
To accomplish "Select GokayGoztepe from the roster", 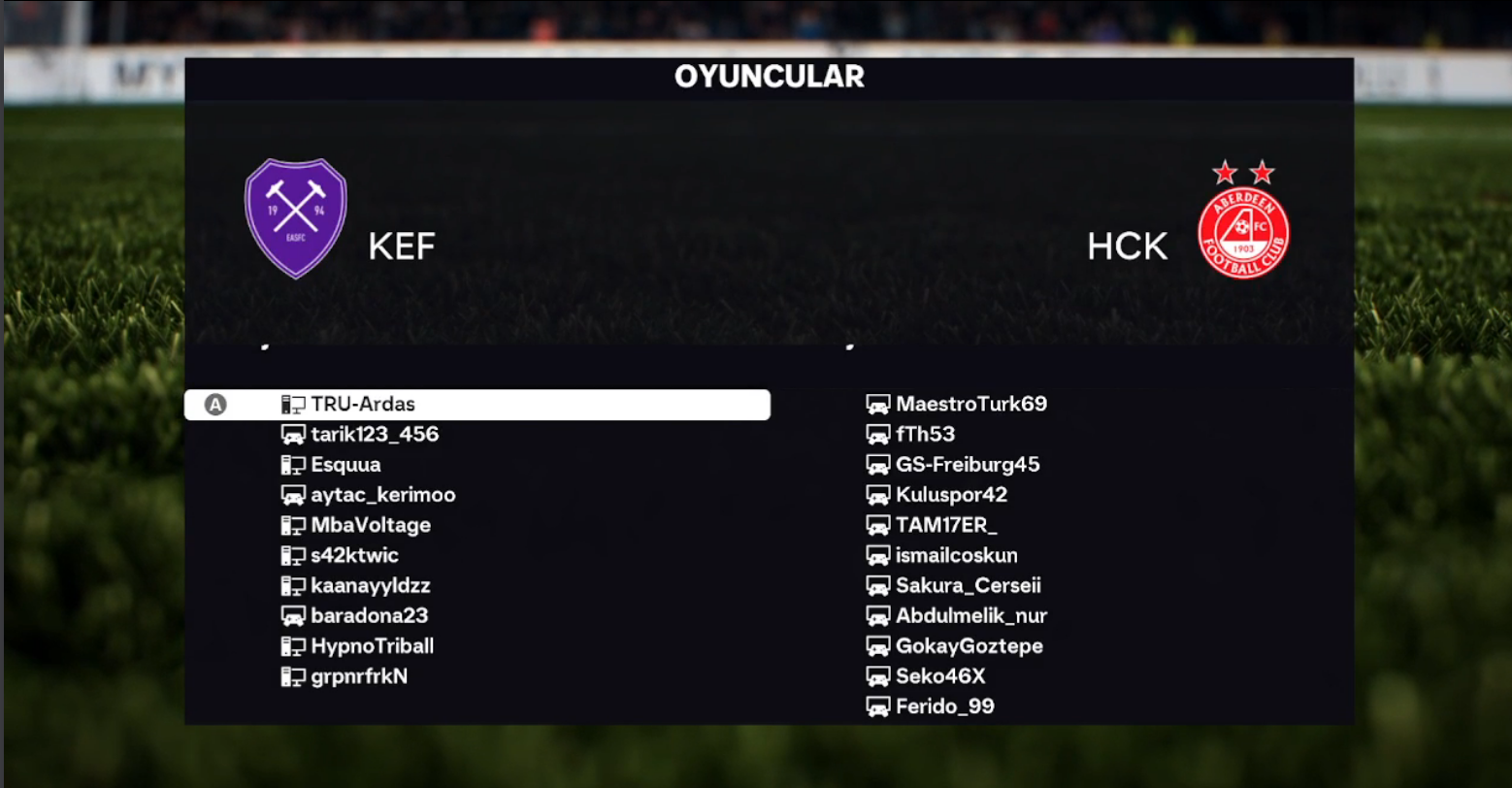I will pyautogui.click(x=969, y=646).
